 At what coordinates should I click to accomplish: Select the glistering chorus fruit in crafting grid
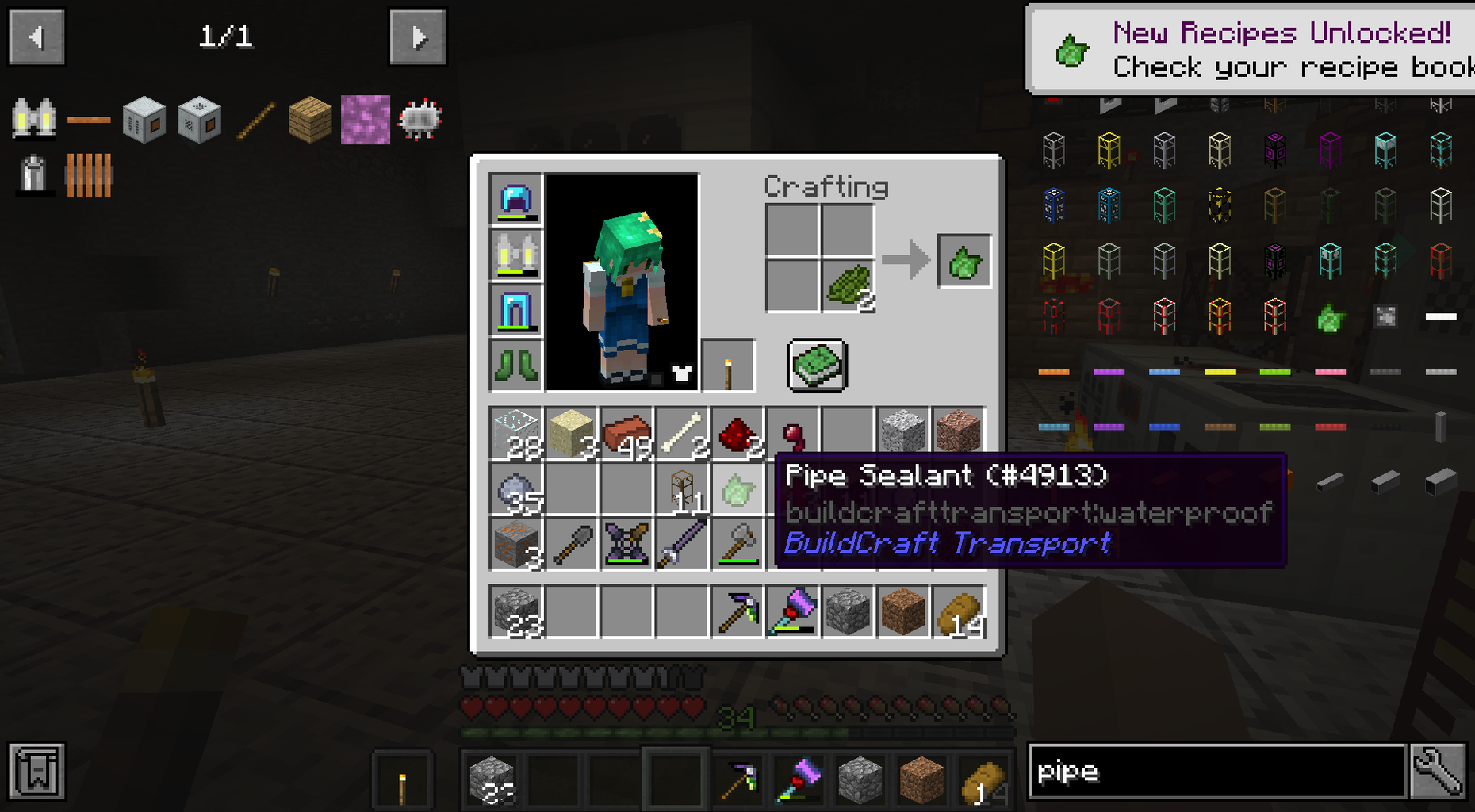tap(847, 284)
